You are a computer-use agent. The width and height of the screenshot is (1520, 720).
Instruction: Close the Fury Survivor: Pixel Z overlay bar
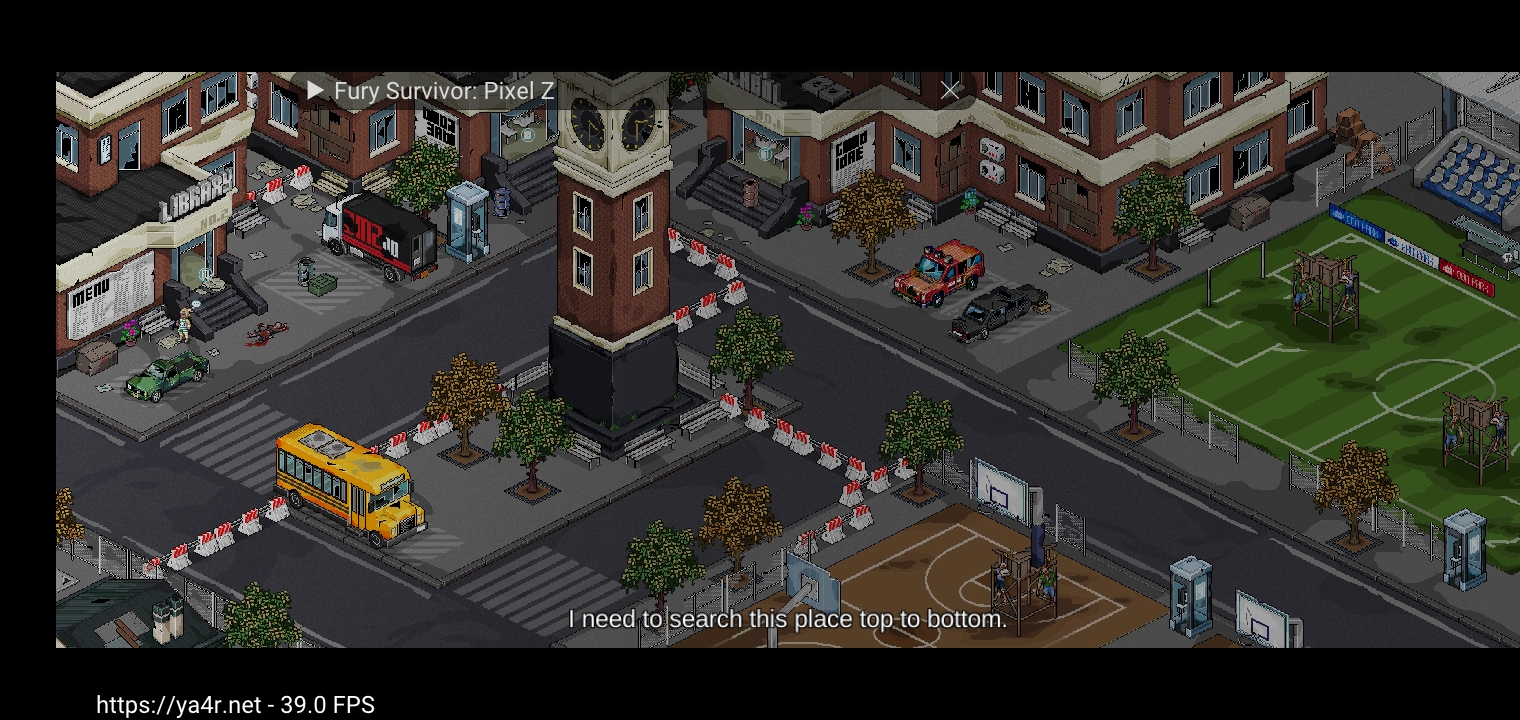coord(949,91)
